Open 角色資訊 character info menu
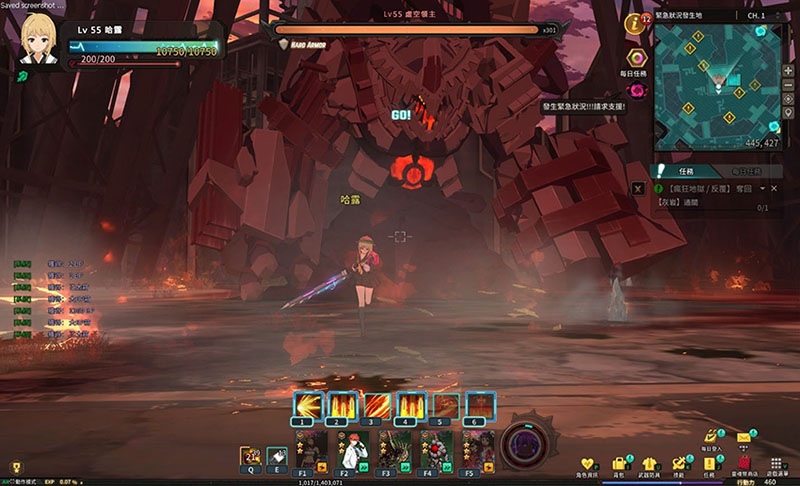The height and width of the screenshot is (486, 800). [590, 465]
